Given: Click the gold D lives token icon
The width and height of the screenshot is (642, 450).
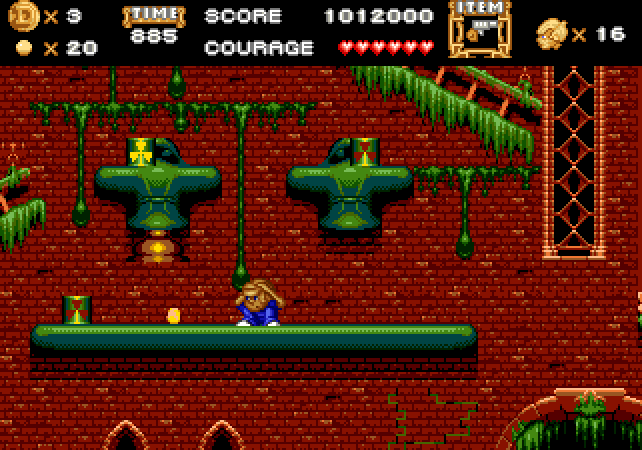Looking at the screenshot, I should click(22, 16).
